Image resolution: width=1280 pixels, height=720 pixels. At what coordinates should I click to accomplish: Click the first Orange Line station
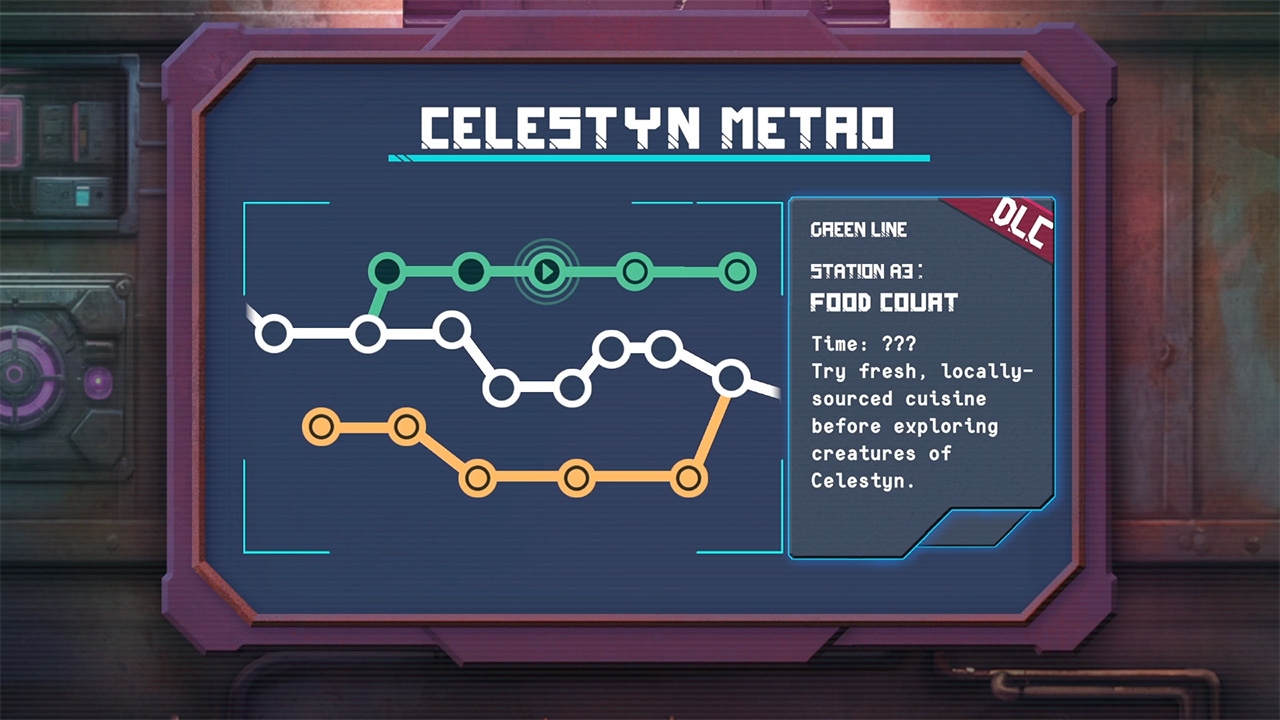[x=321, y=425]
